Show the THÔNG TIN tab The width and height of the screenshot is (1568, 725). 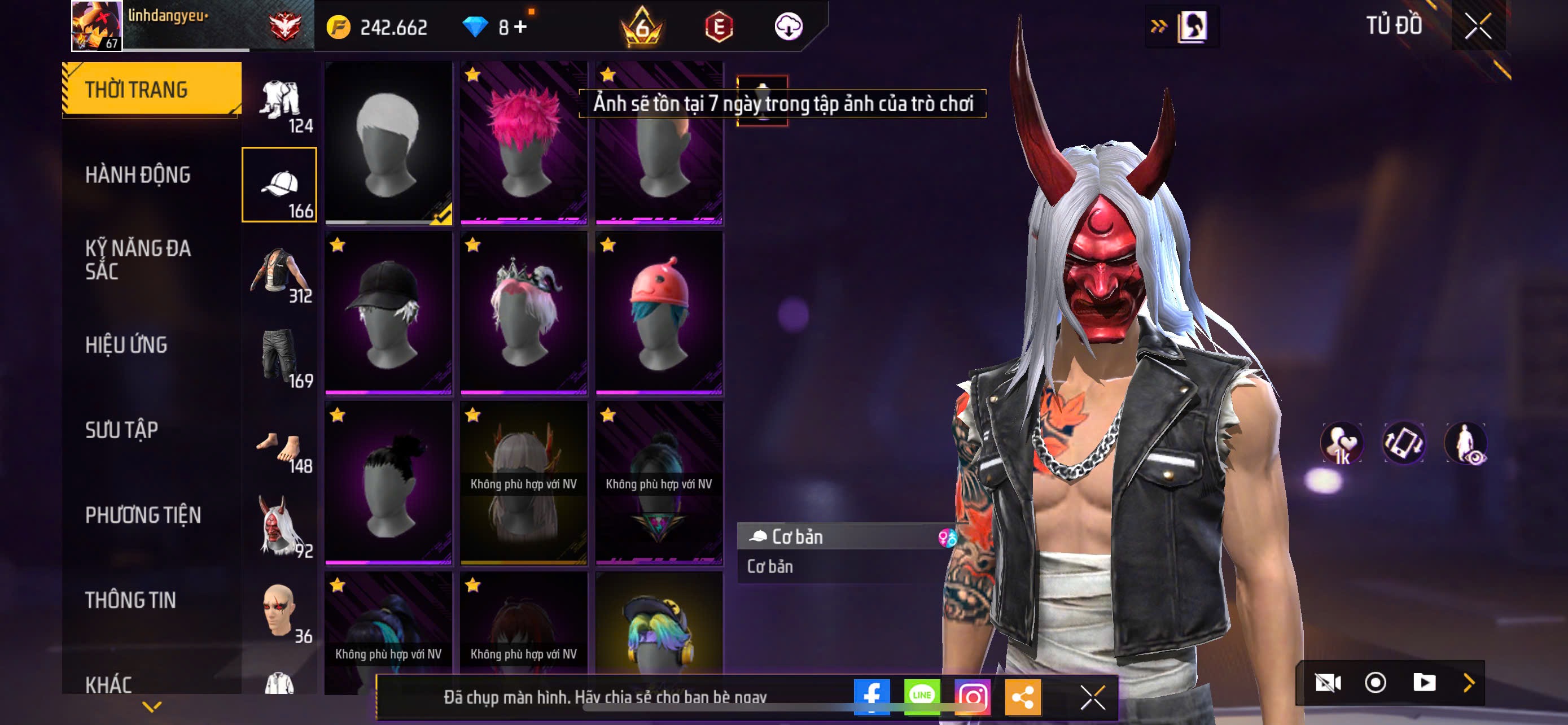[131, 600]
